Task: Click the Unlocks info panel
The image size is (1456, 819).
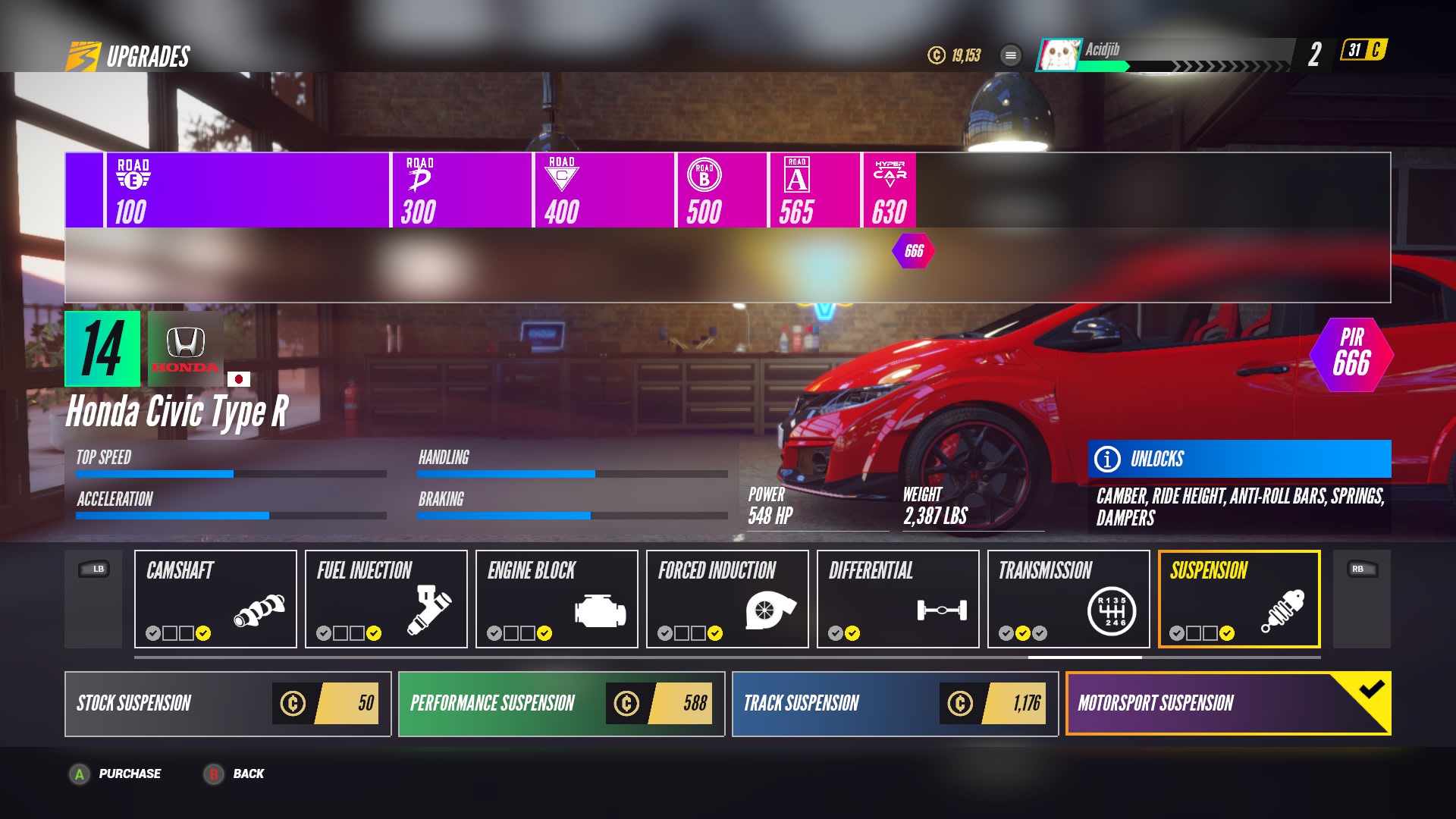Action: [x=1239, y=459]
